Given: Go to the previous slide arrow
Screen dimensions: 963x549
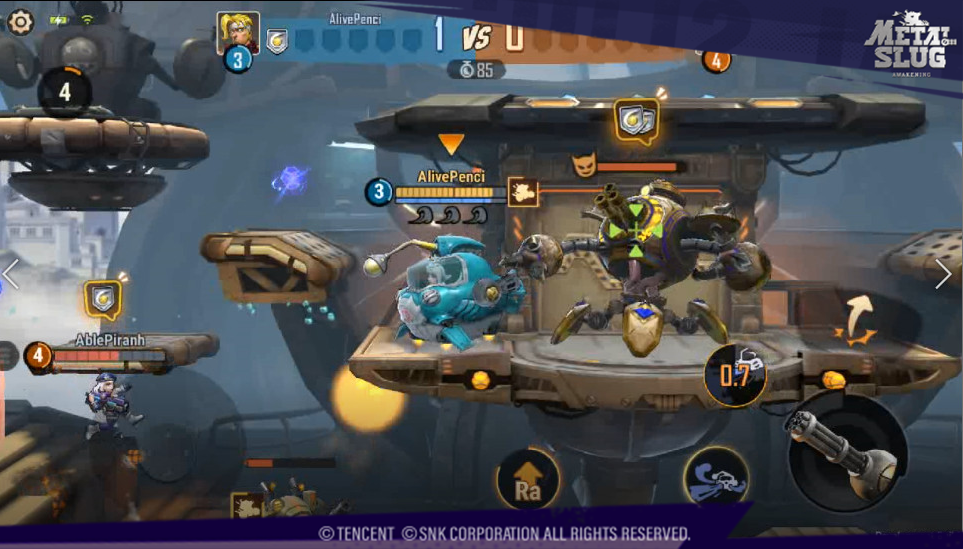Looking at the screenshot, I should pyautogui.click(x=11, y=274).
